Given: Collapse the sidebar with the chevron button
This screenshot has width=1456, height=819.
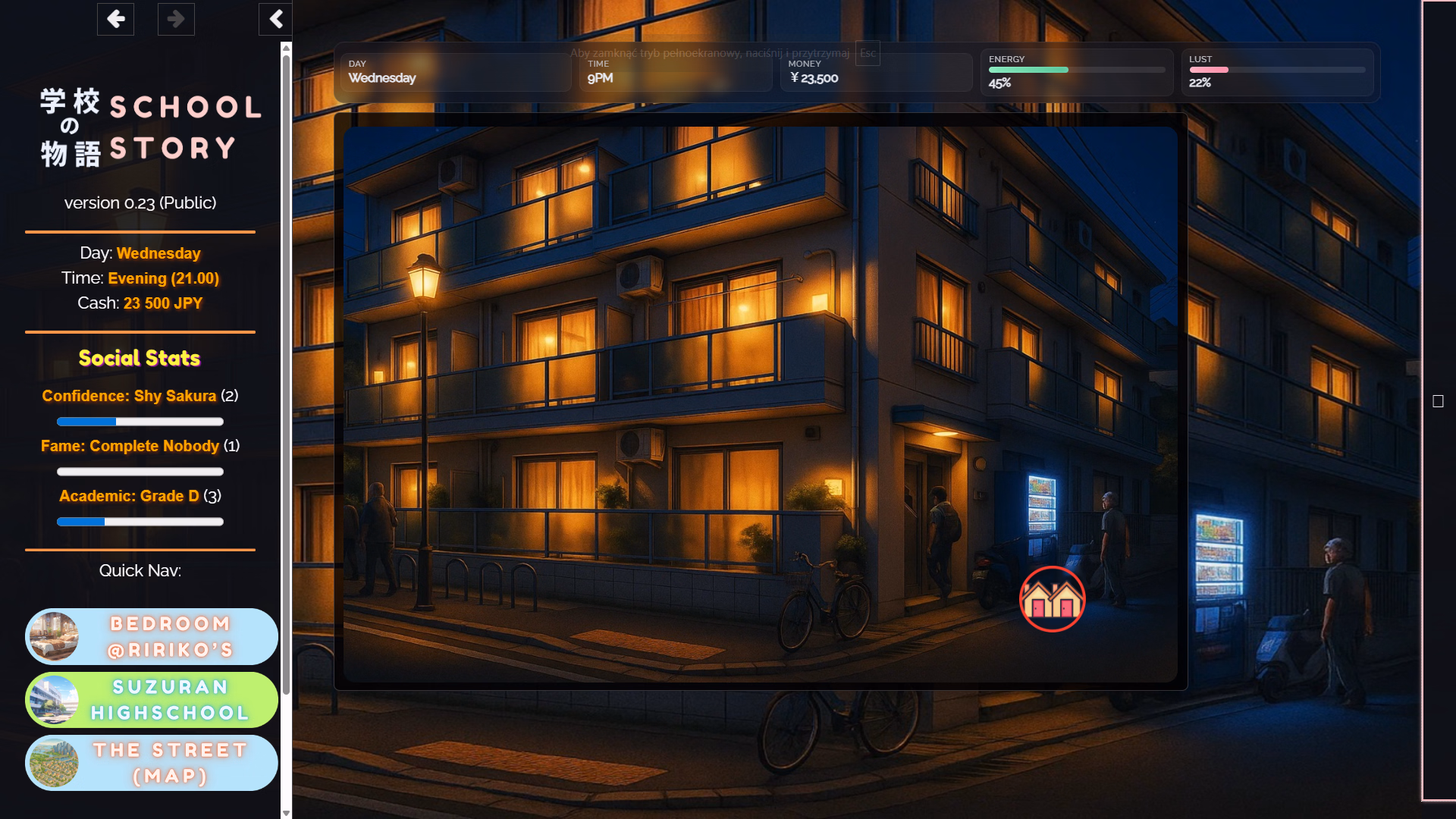Looking at the screenshot, I should 275,19.
